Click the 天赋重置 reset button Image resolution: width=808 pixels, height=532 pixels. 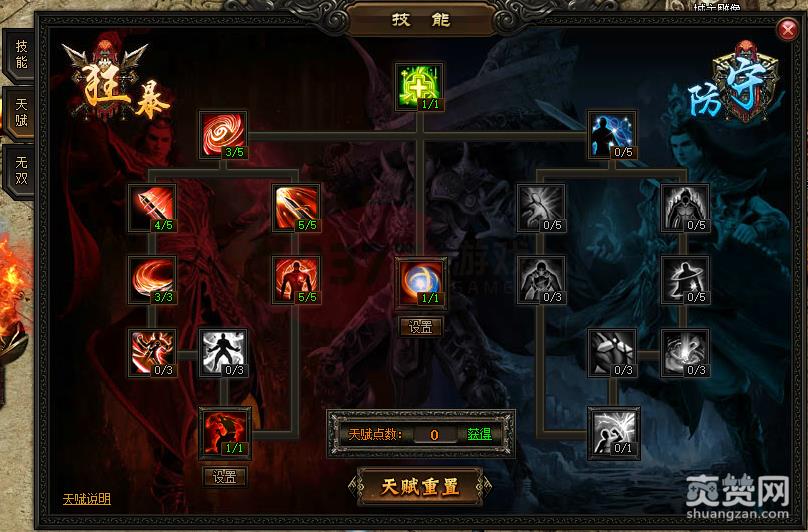(x=420, y=487)
